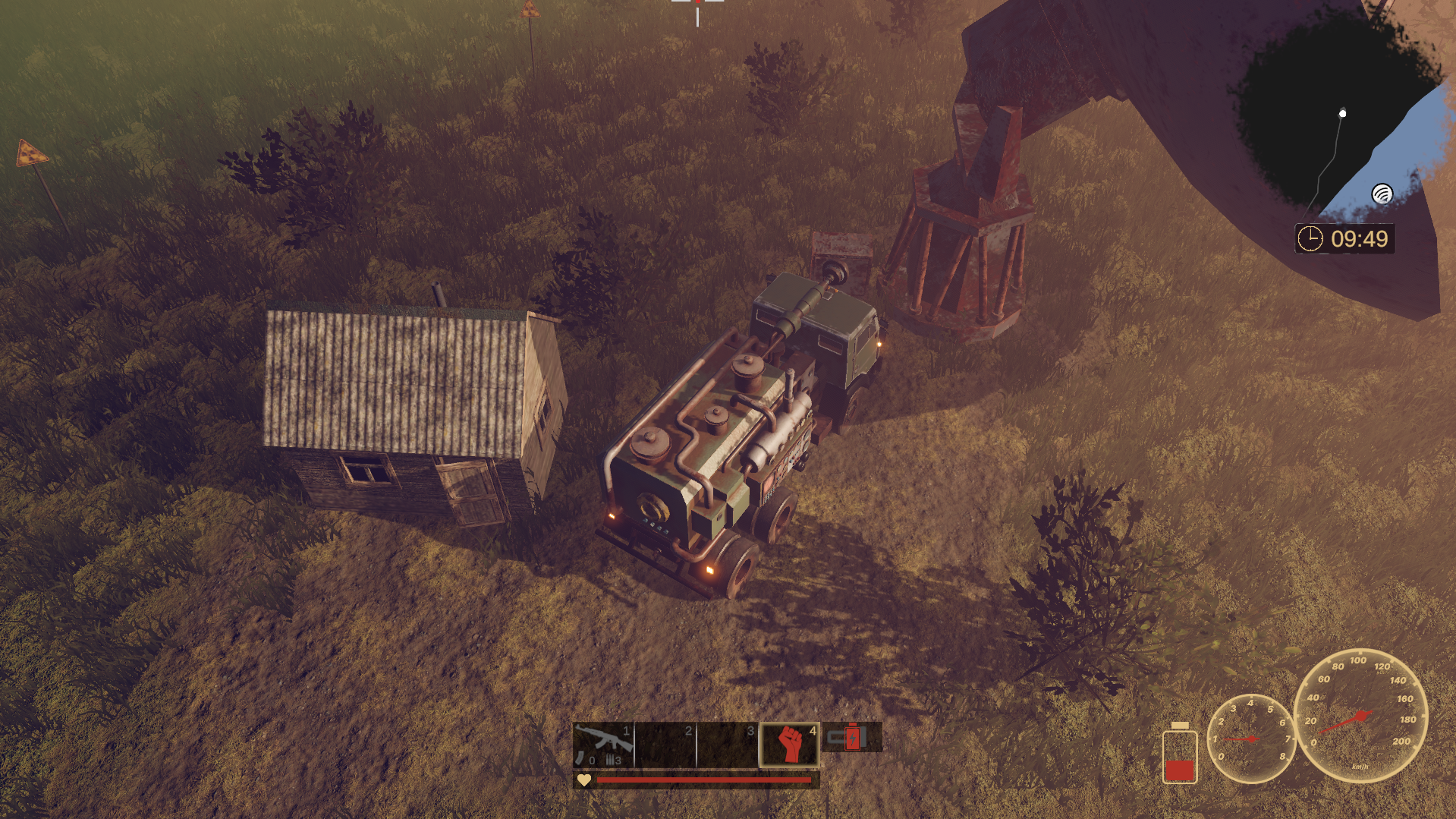Choose the red fist slot 4

pos(790,744)
